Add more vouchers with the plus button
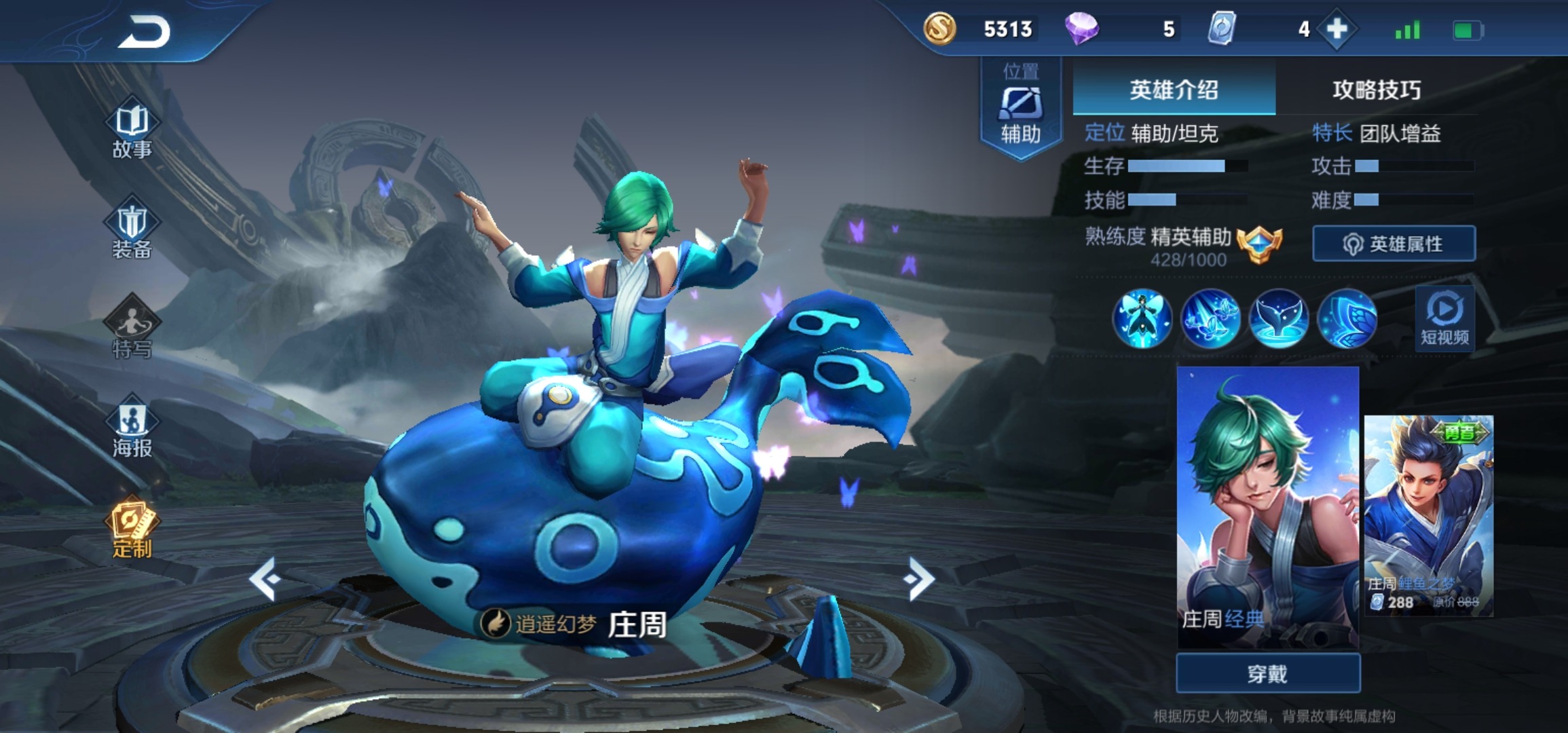The width and height of the screenshot is (1568, 733). [x=1337, y=29]
